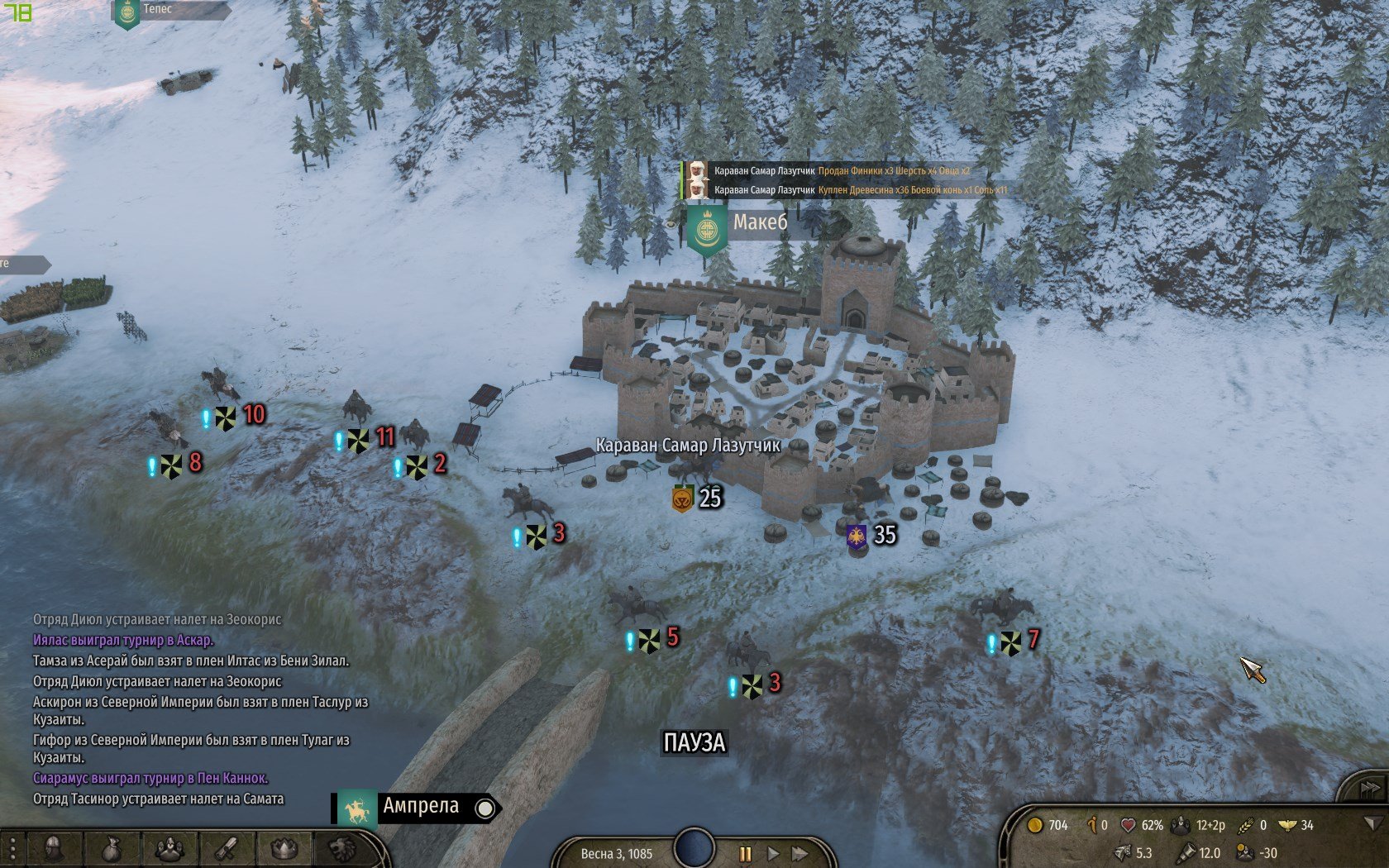1389x868 pixels.
Task: Toggle the fast-forward corner button
Action: 1368,789
